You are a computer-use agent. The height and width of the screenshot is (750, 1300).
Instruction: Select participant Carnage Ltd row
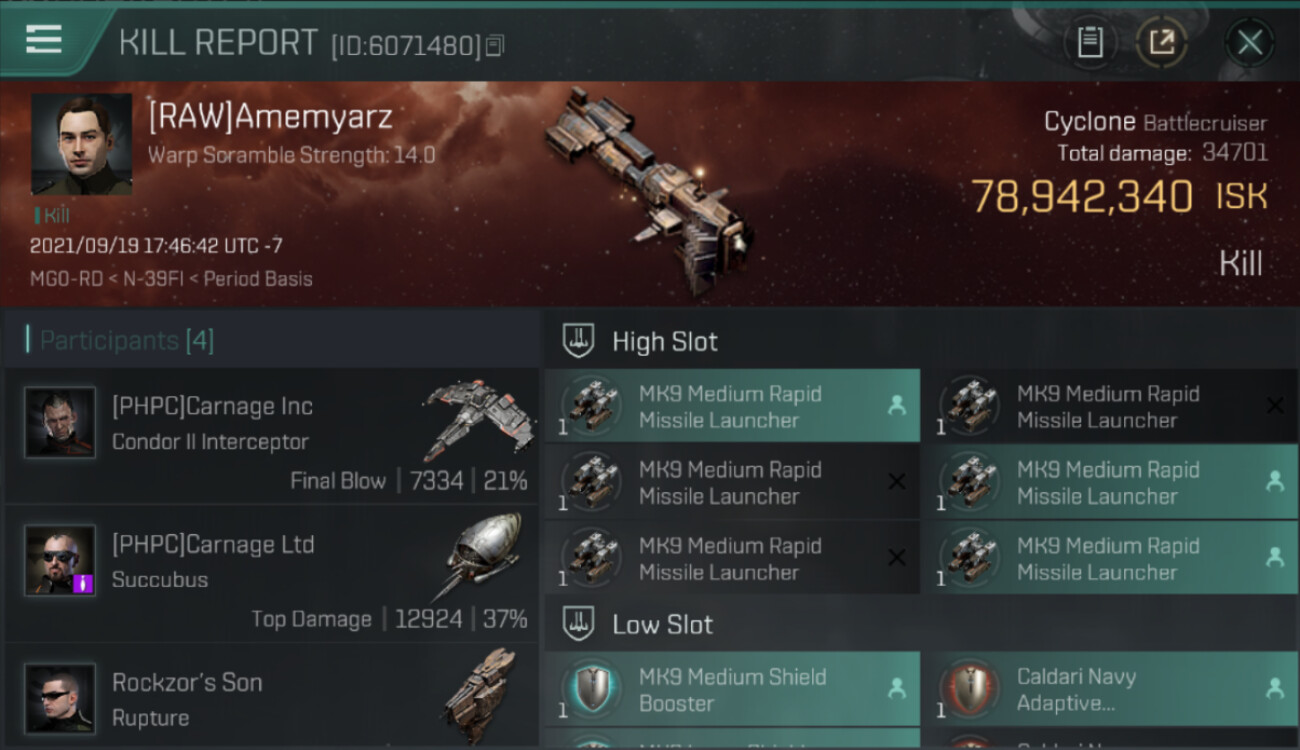[272, 574]
